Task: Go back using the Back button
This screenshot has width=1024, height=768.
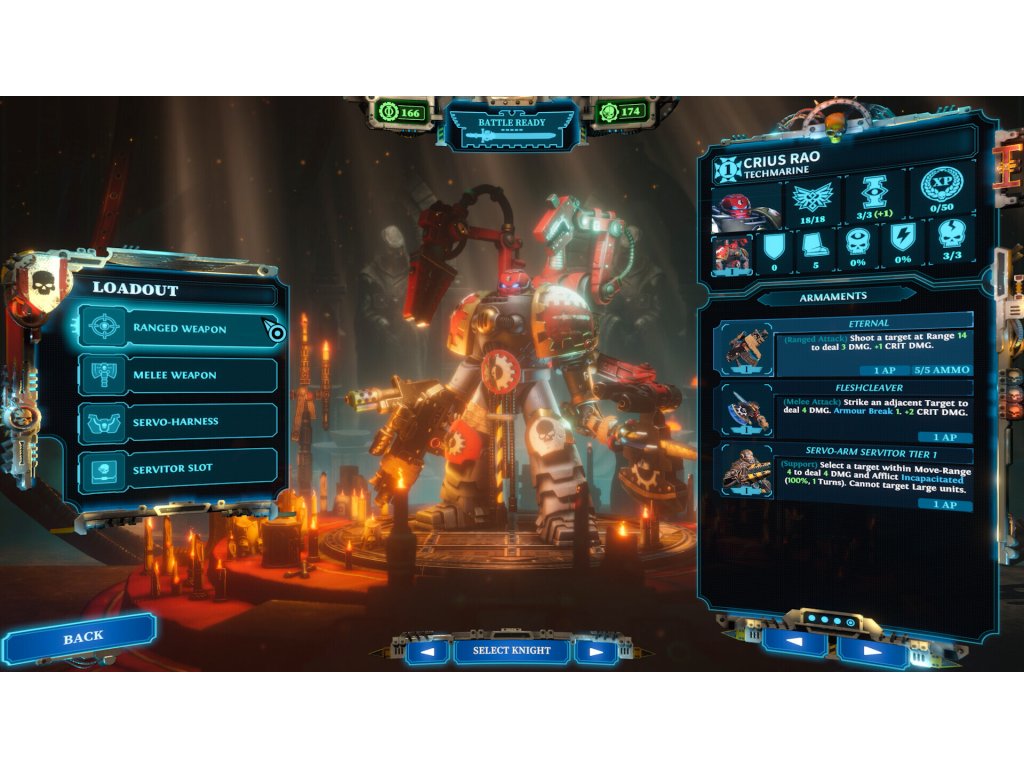Action: (x=82, y=637)
